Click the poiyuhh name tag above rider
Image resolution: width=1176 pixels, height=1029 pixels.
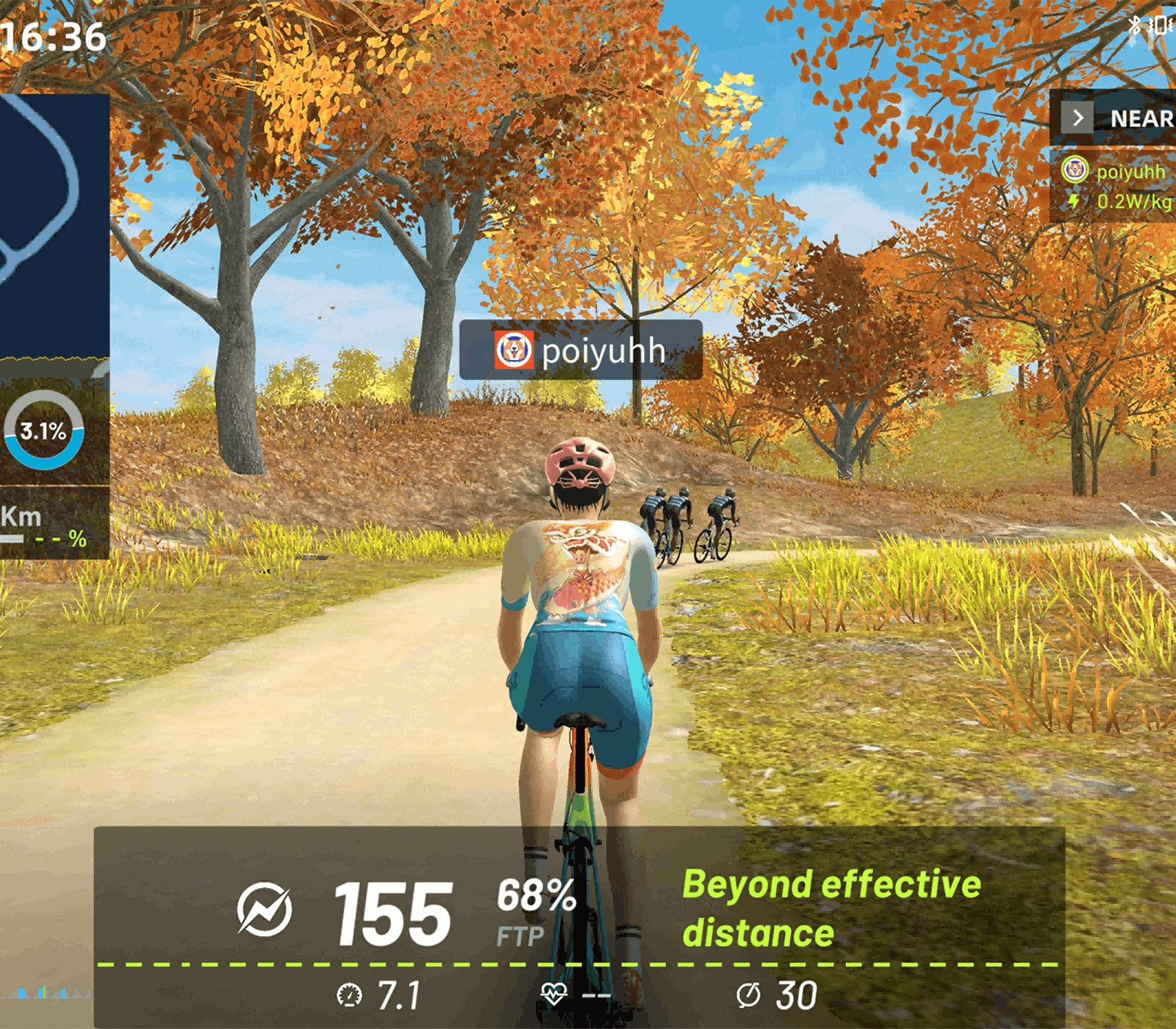[x=581, y=350]
